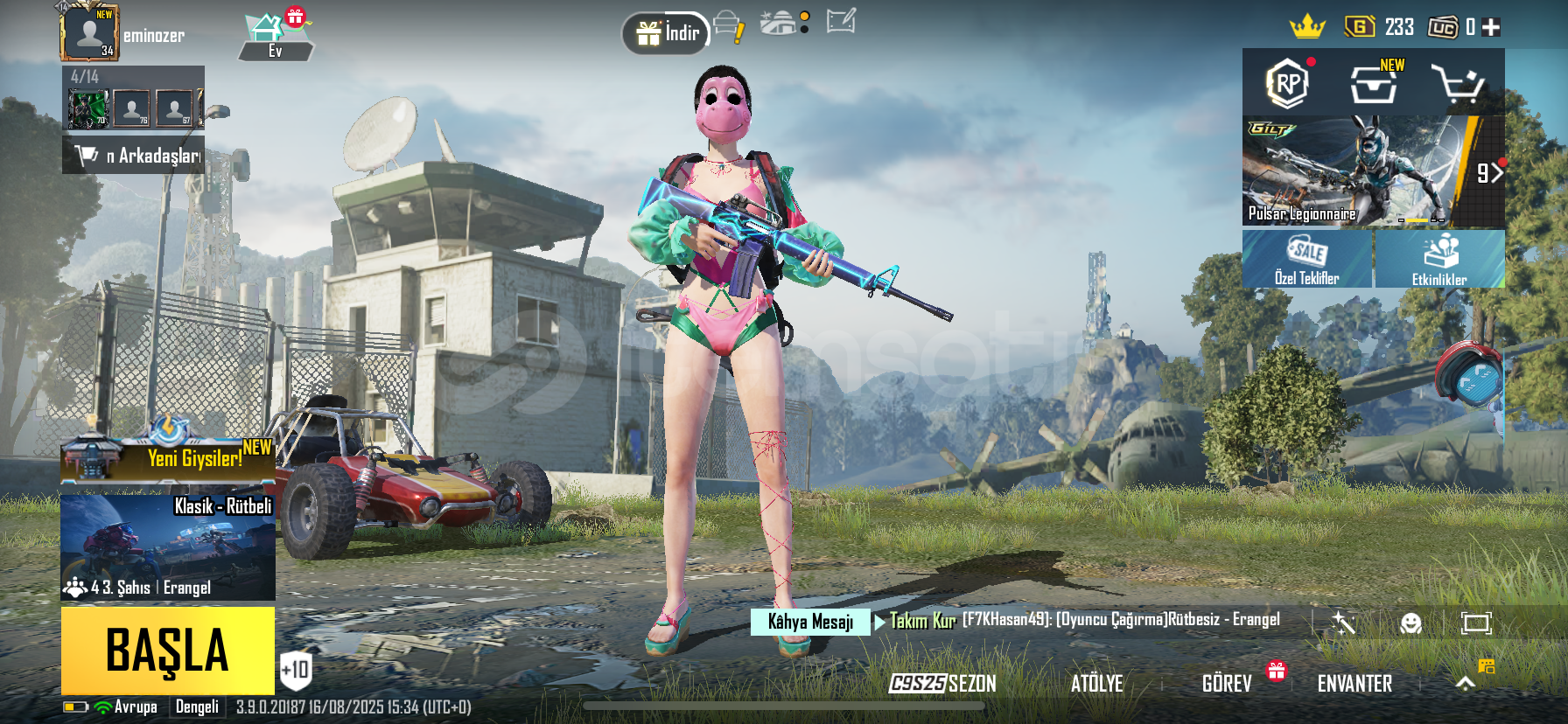Open the Klasik - Rütbeli mode selector

(x=168, y=546)
